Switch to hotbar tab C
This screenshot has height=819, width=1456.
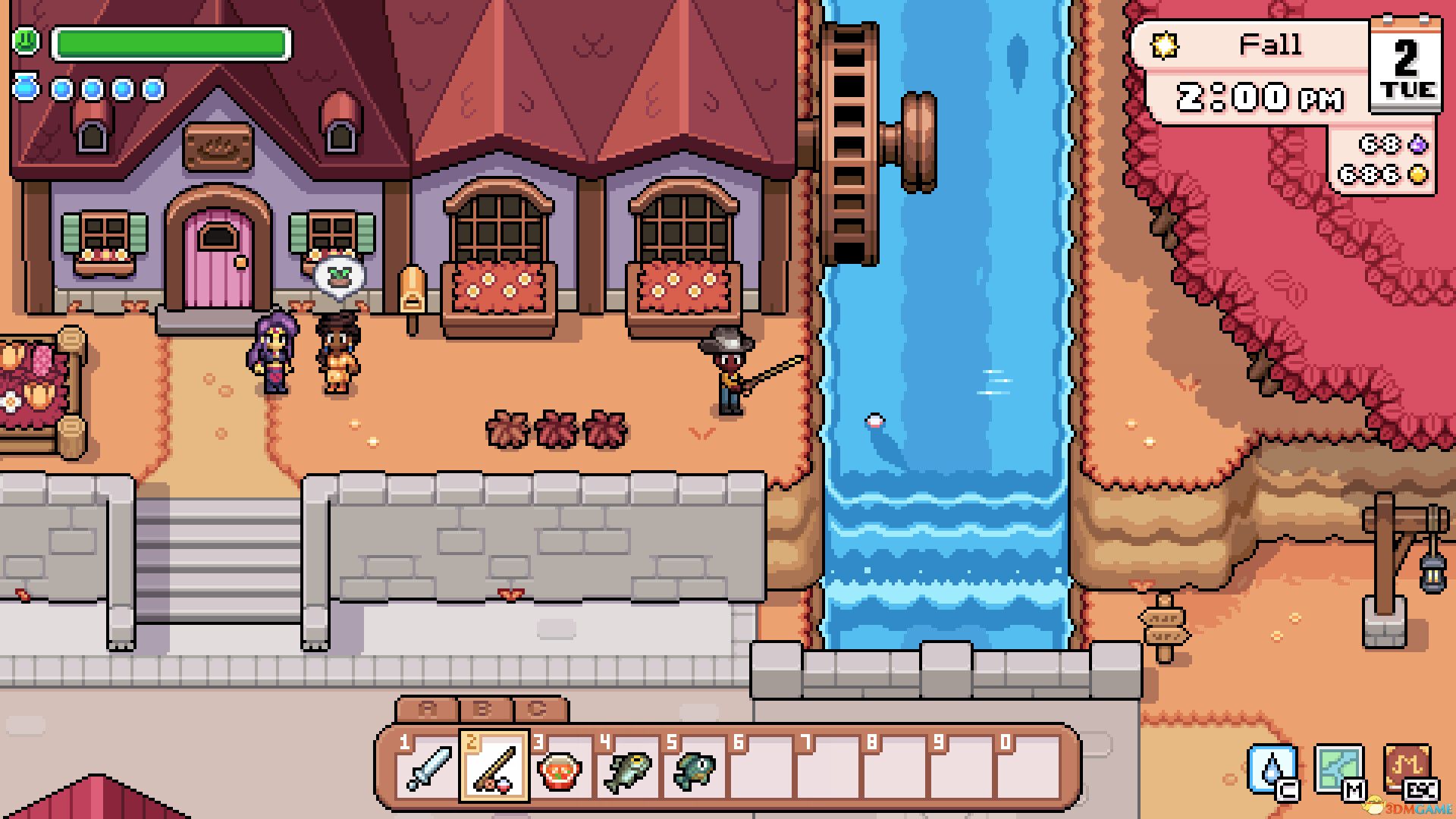[538, 709]
